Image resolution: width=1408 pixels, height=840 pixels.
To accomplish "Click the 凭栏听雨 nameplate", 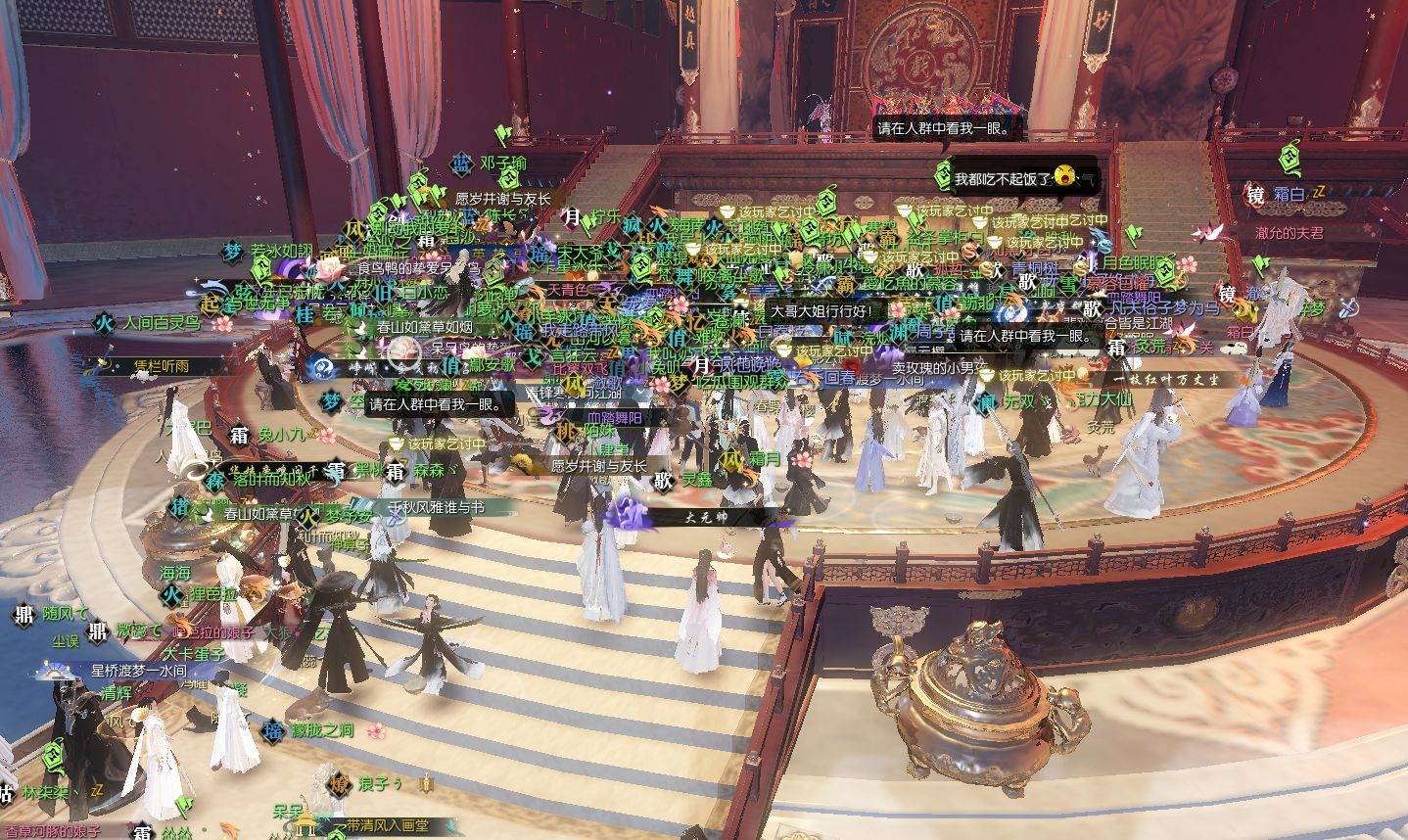I will coord(162,366).
